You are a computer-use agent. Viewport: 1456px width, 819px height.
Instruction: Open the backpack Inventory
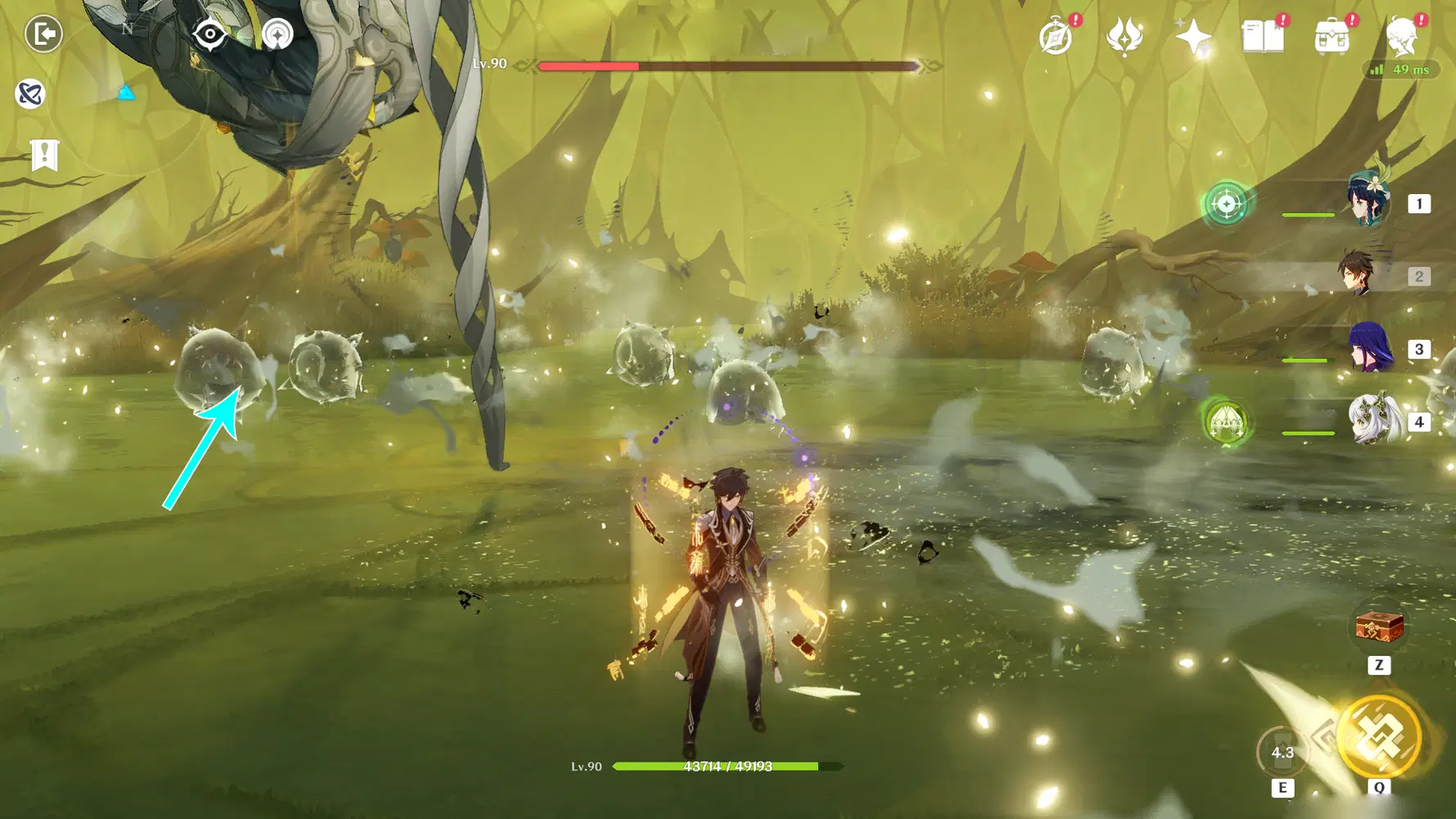[x=1332, y=37]
